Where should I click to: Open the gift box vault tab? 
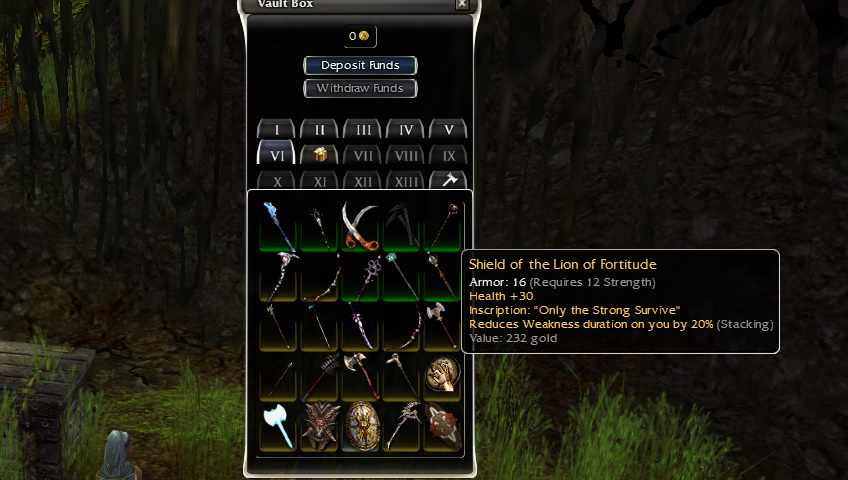pyautogui.click(x=320, y=155)
